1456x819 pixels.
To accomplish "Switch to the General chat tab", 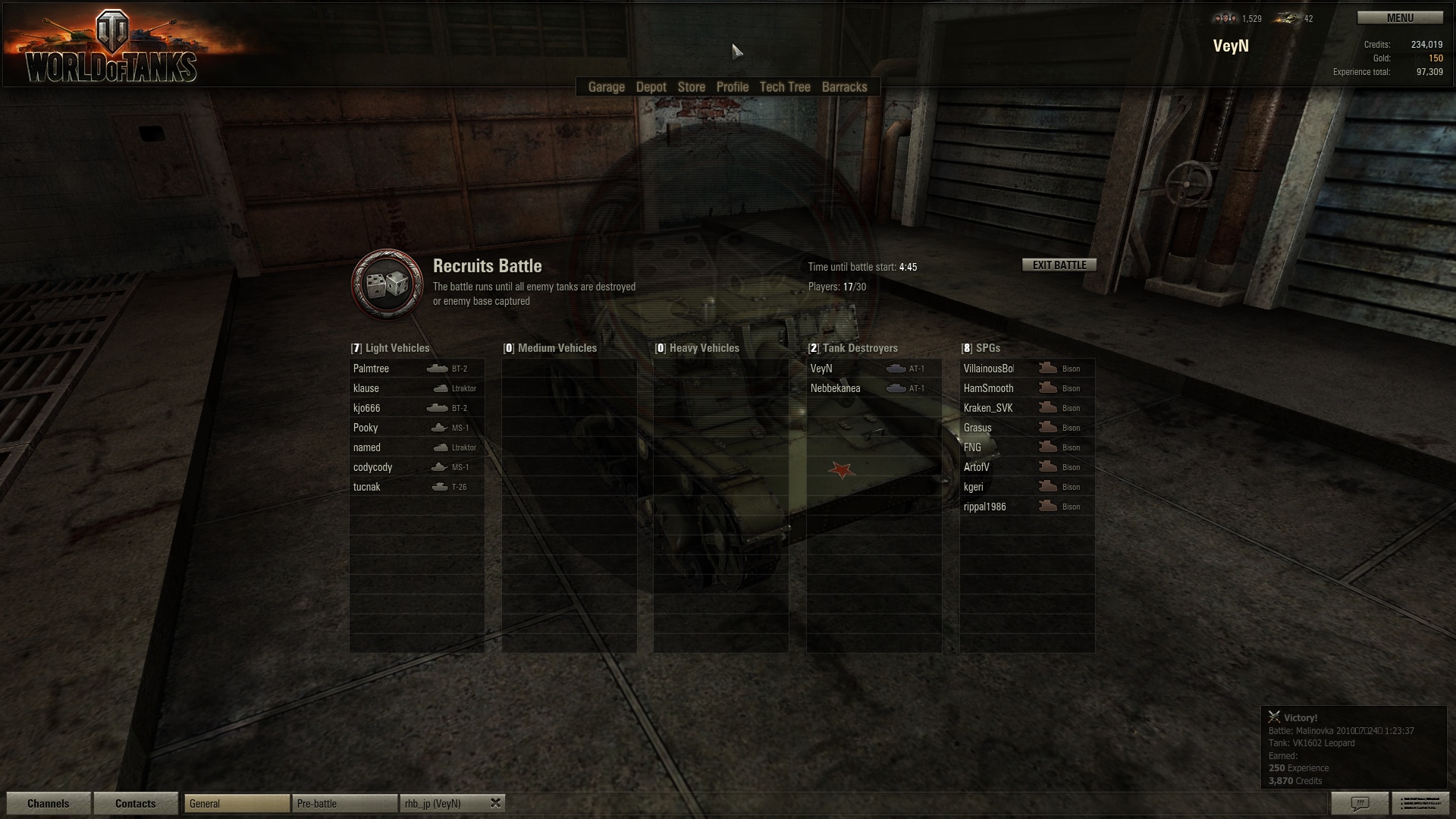I will (x=237, y=804).
